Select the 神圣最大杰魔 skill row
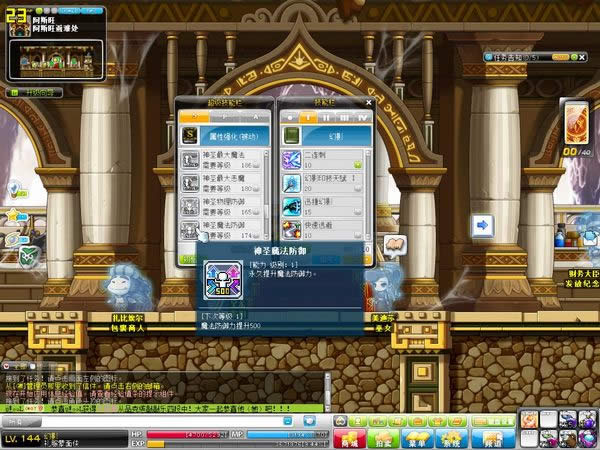Image resolution: width=600 pixels, height=450 pixels. tap(222, 181)
